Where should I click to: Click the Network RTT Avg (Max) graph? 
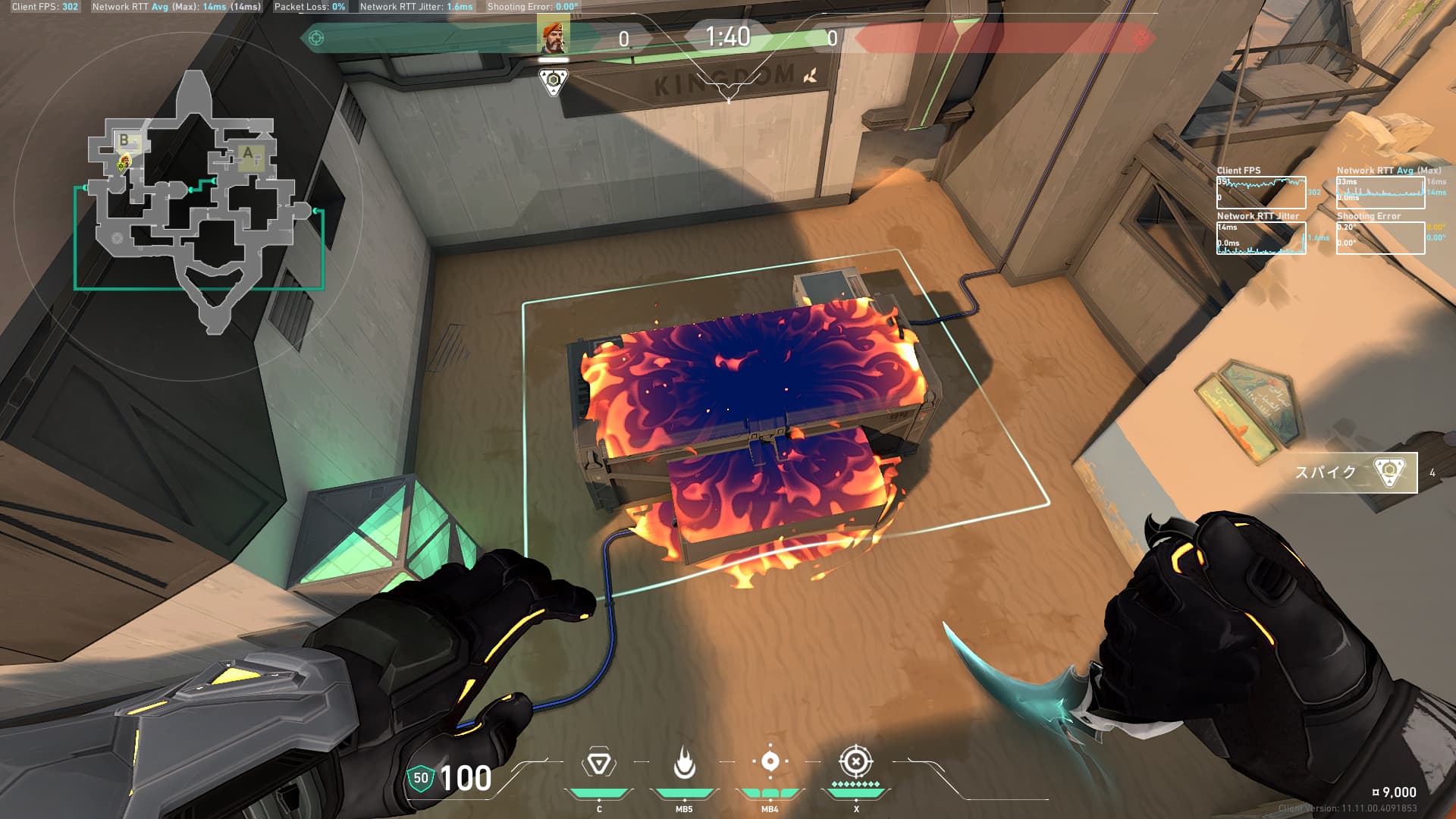pyautogui.click(x=1380, y=193)
